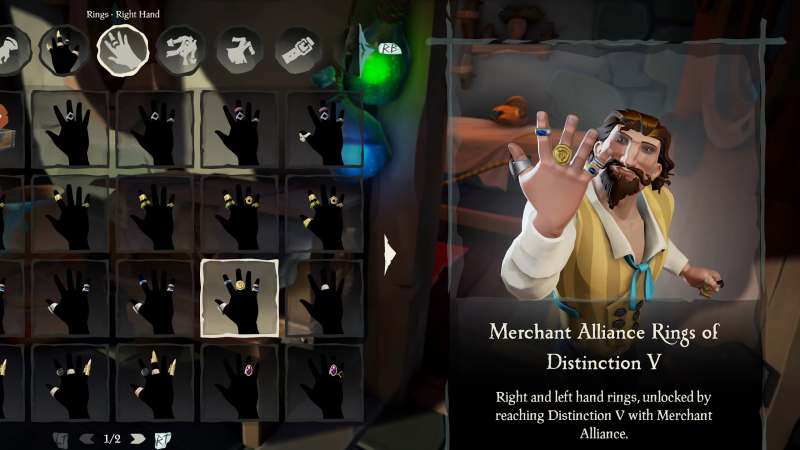
Task: Switch to the black clawed glove tab
Action: point(64,48)
